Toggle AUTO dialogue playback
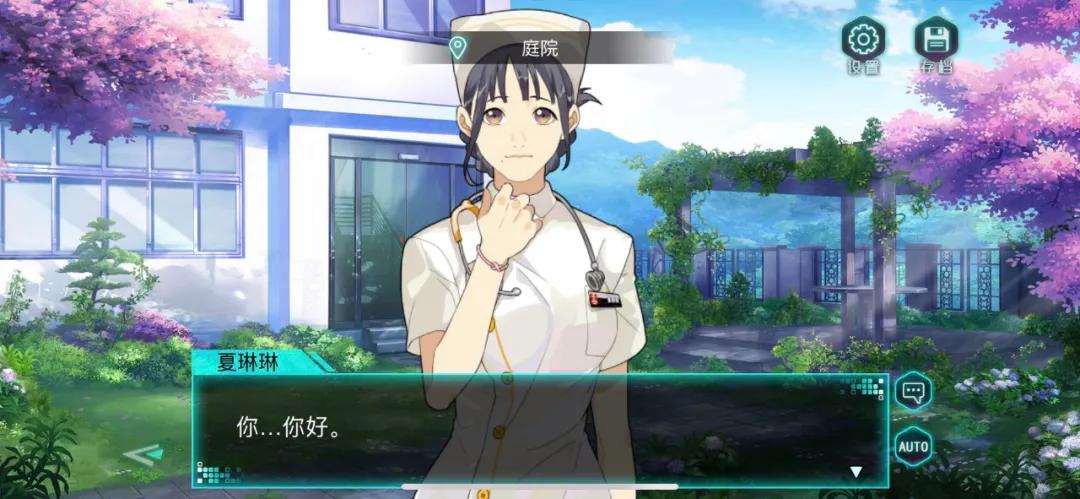1080x499 pixels. (x=912, y=446)
